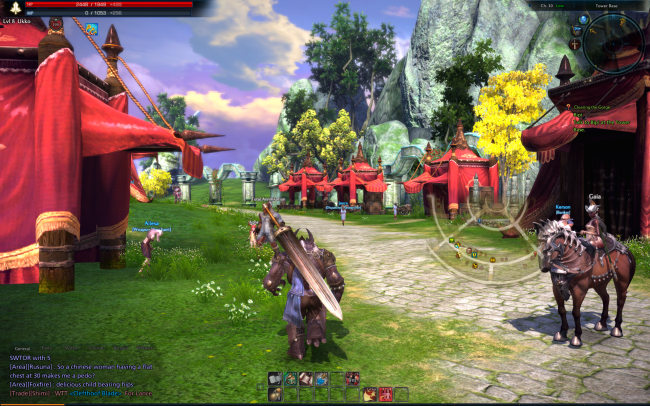Select the General chat tab
Viewport: 650px width, 406px height.
pos(21,349)
